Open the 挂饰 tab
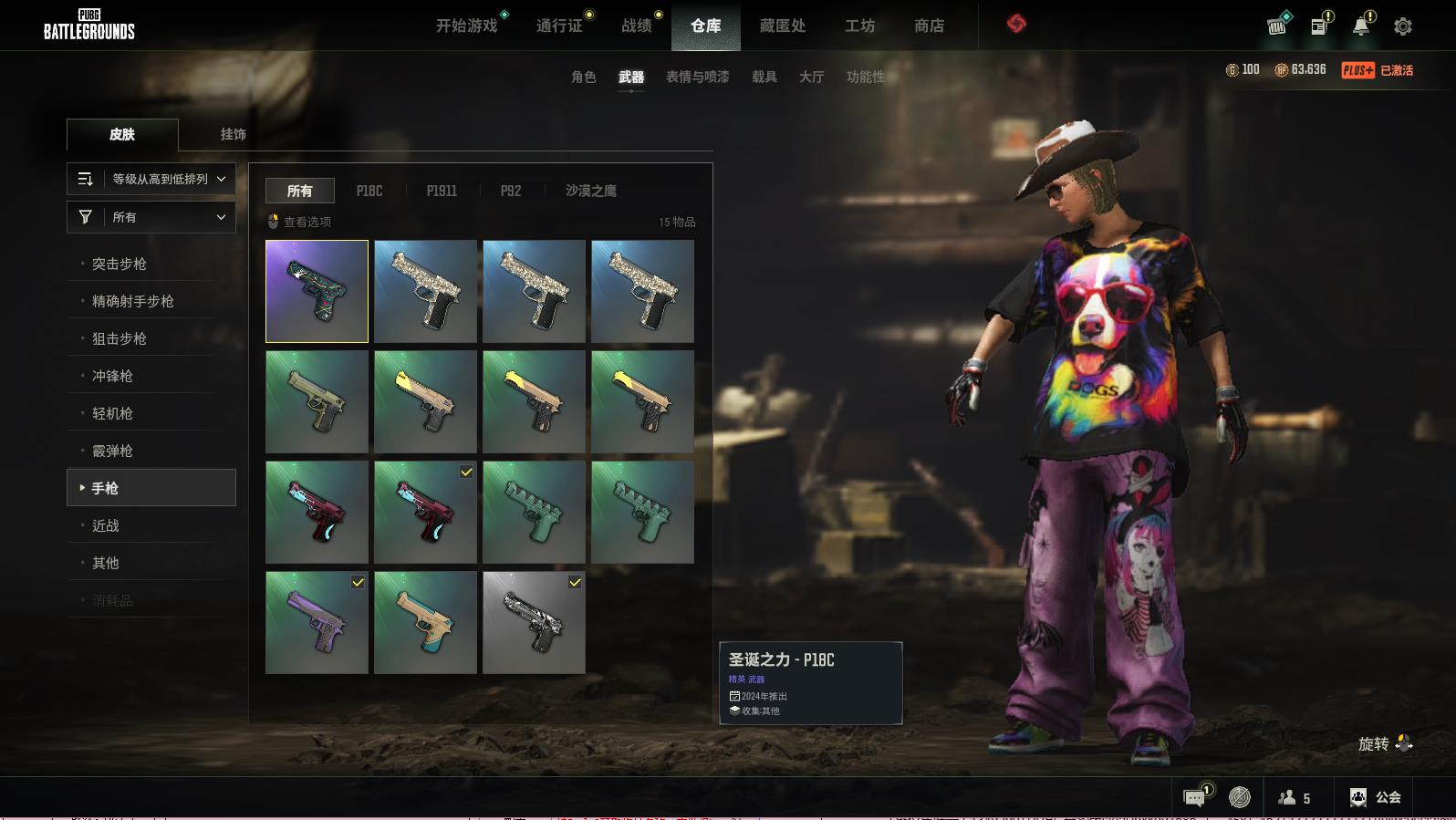1456x820 pixels. pyautogui.click(x=233, y=134)
